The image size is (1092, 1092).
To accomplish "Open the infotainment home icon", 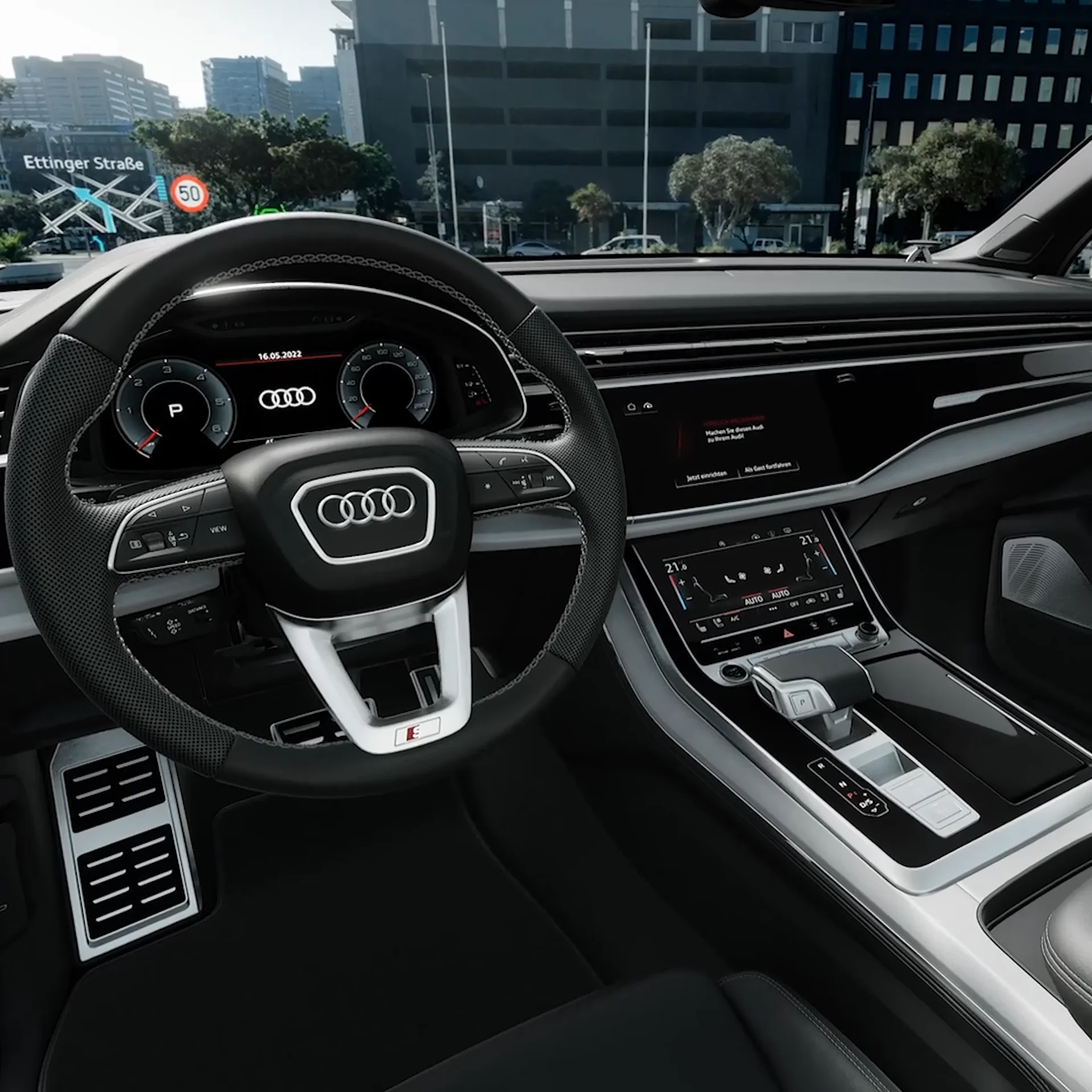I will [x=631, y=407].
